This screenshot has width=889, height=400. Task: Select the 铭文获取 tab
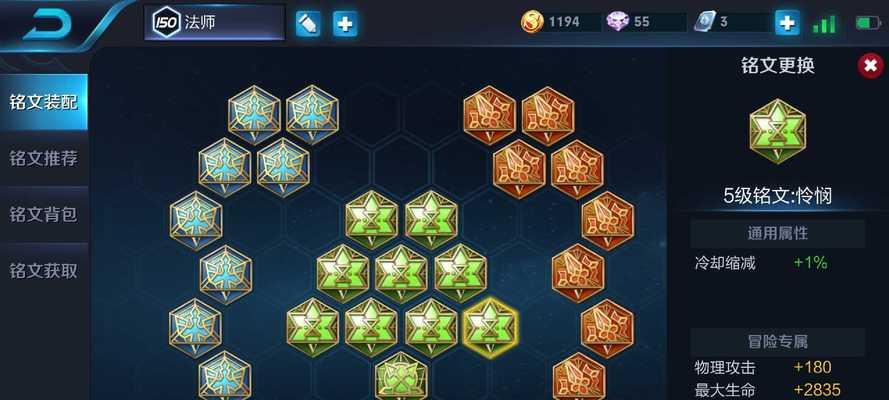(43, 270)
